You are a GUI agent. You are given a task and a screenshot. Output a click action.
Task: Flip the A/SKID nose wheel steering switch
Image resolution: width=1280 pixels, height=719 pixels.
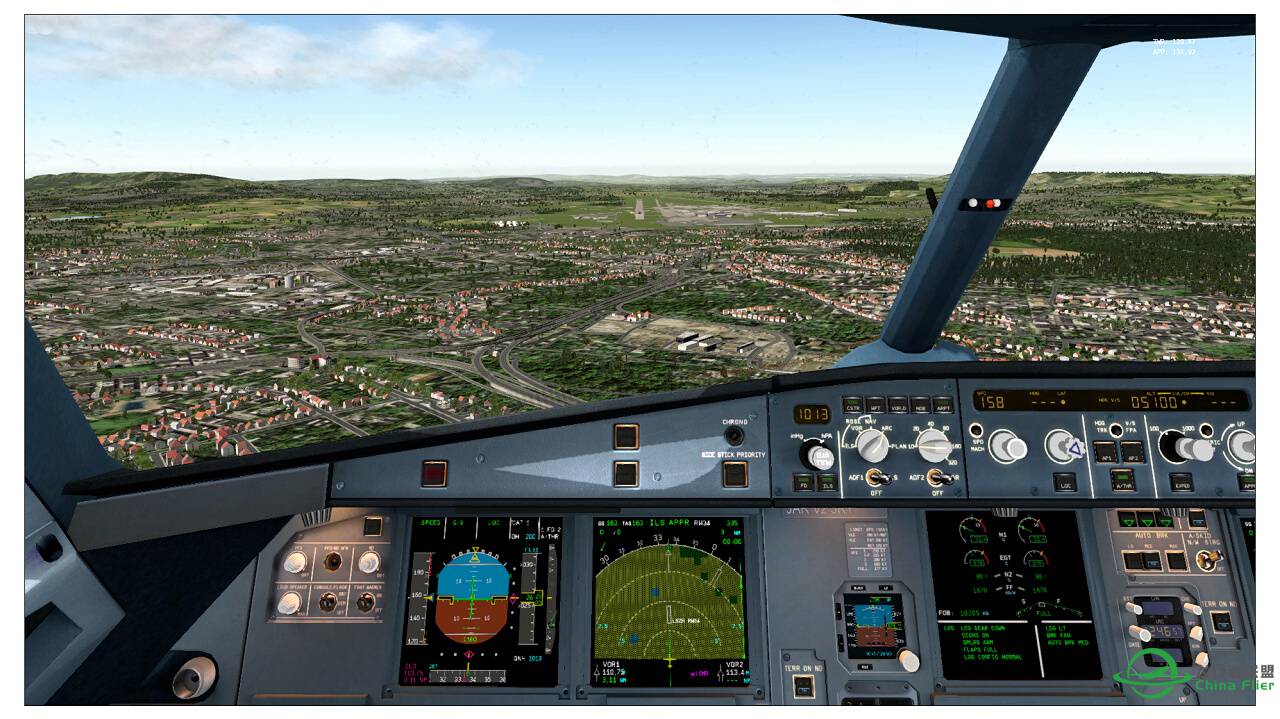(1209, 560)
